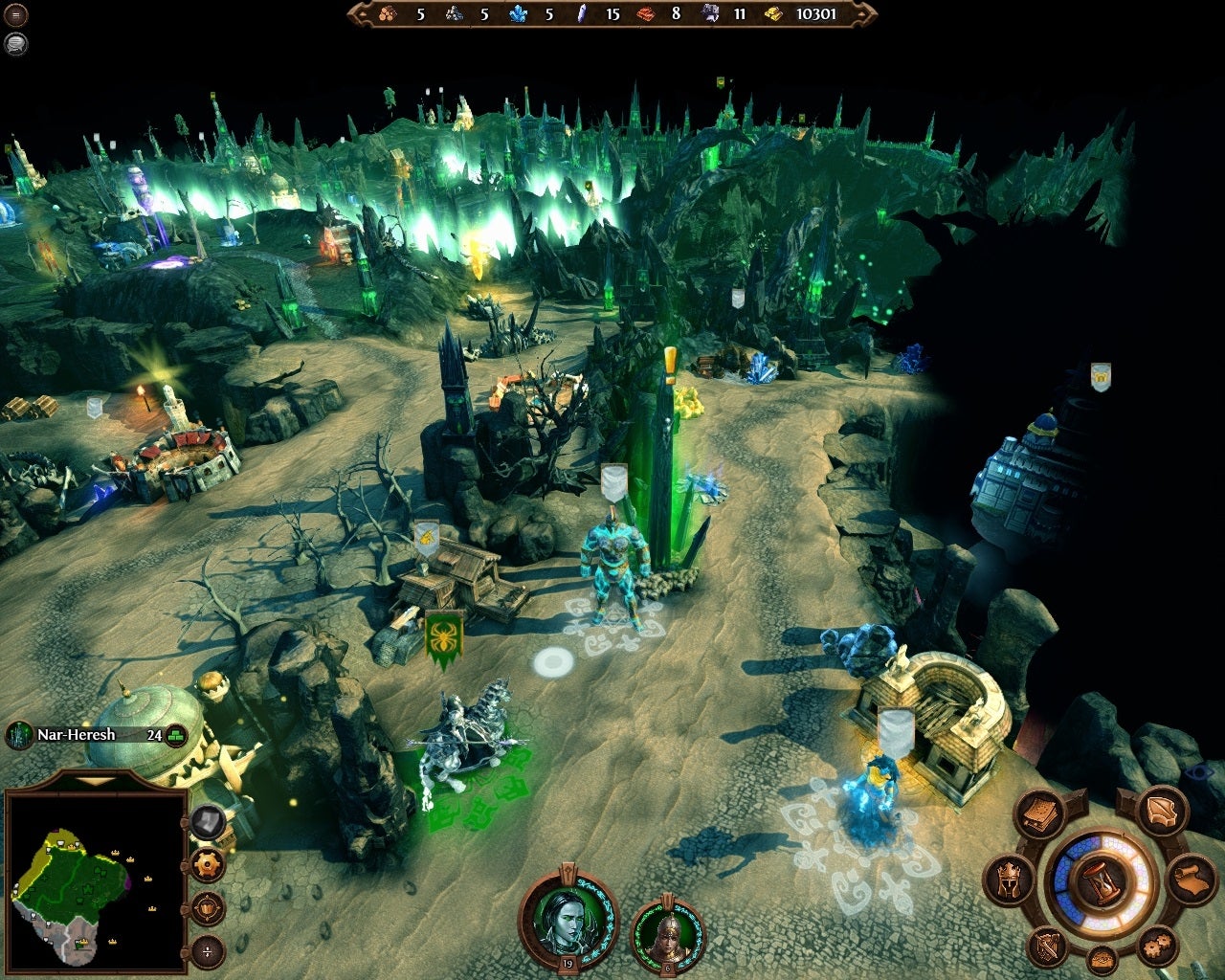Collapse the minimap with the arrow tab
This screenshot has height=980, width=1225.
pos(95,780)
